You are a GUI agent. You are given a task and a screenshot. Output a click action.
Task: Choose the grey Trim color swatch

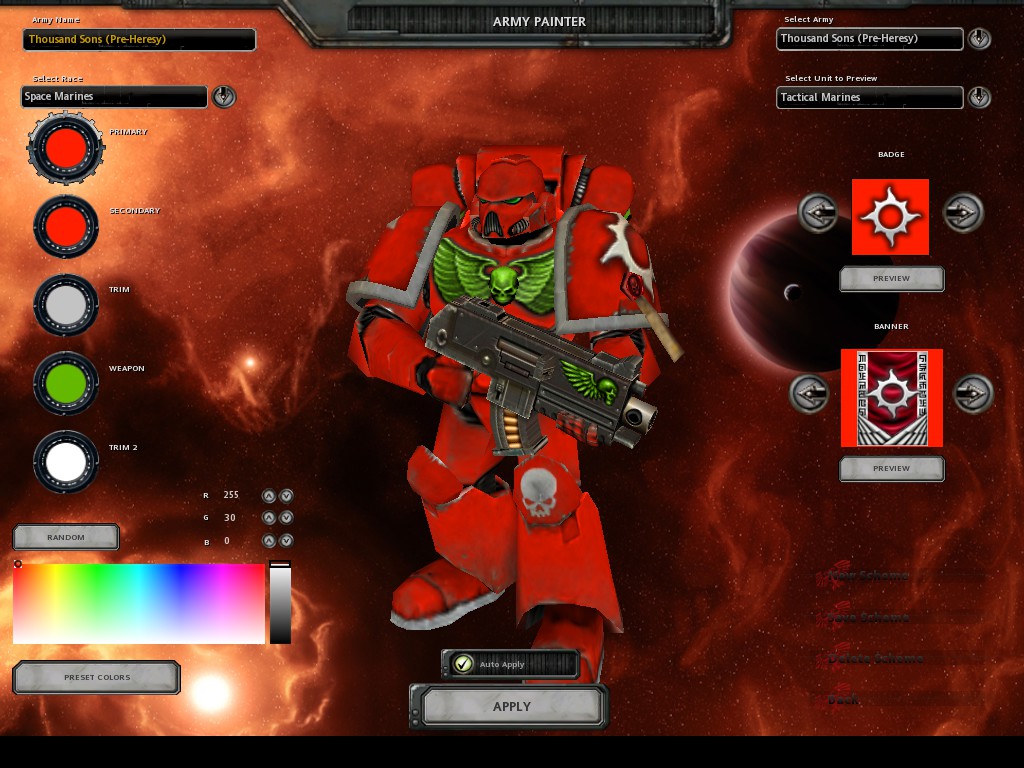tap(66, 305)
